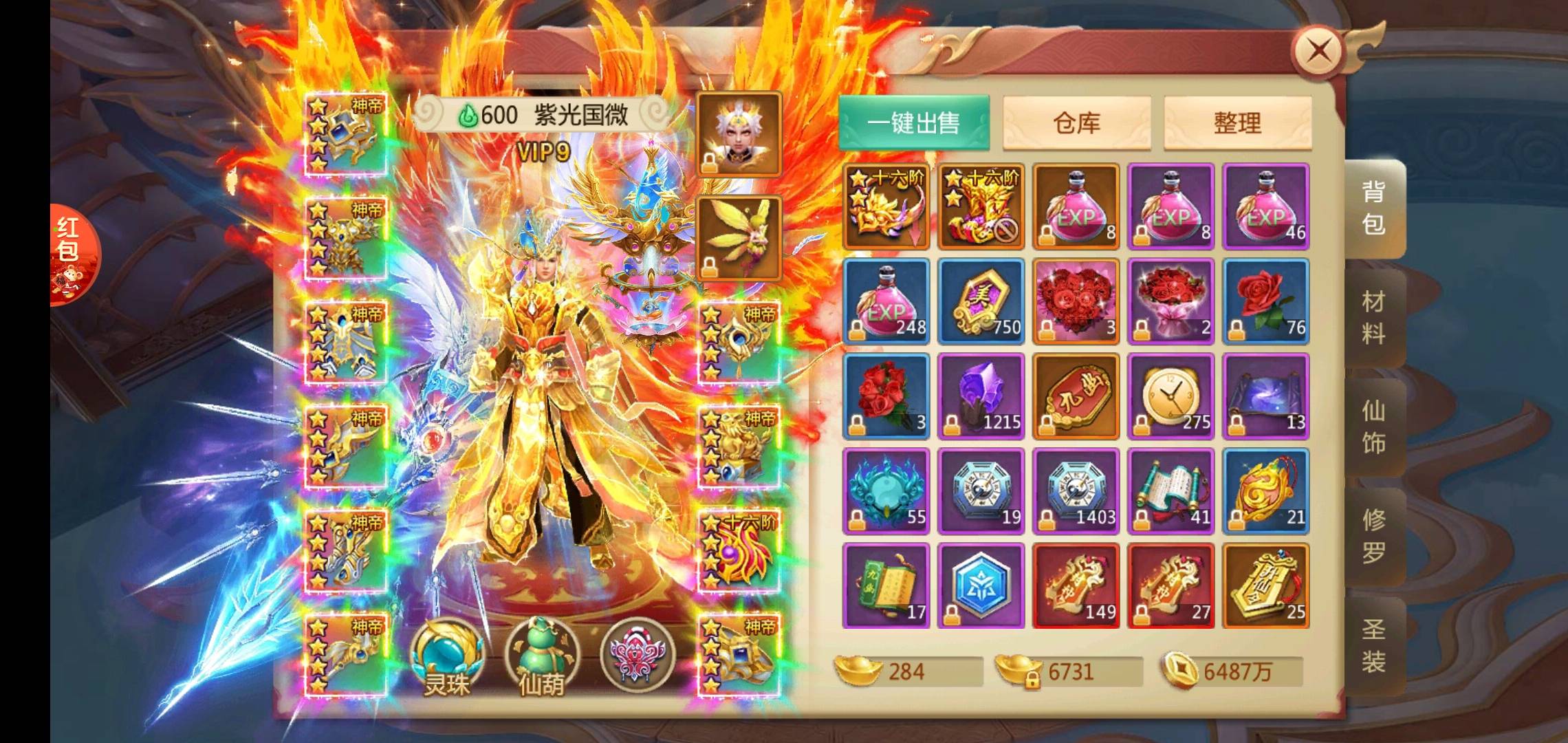Close the inventory panel
1568x743 pixels.
1317,51
